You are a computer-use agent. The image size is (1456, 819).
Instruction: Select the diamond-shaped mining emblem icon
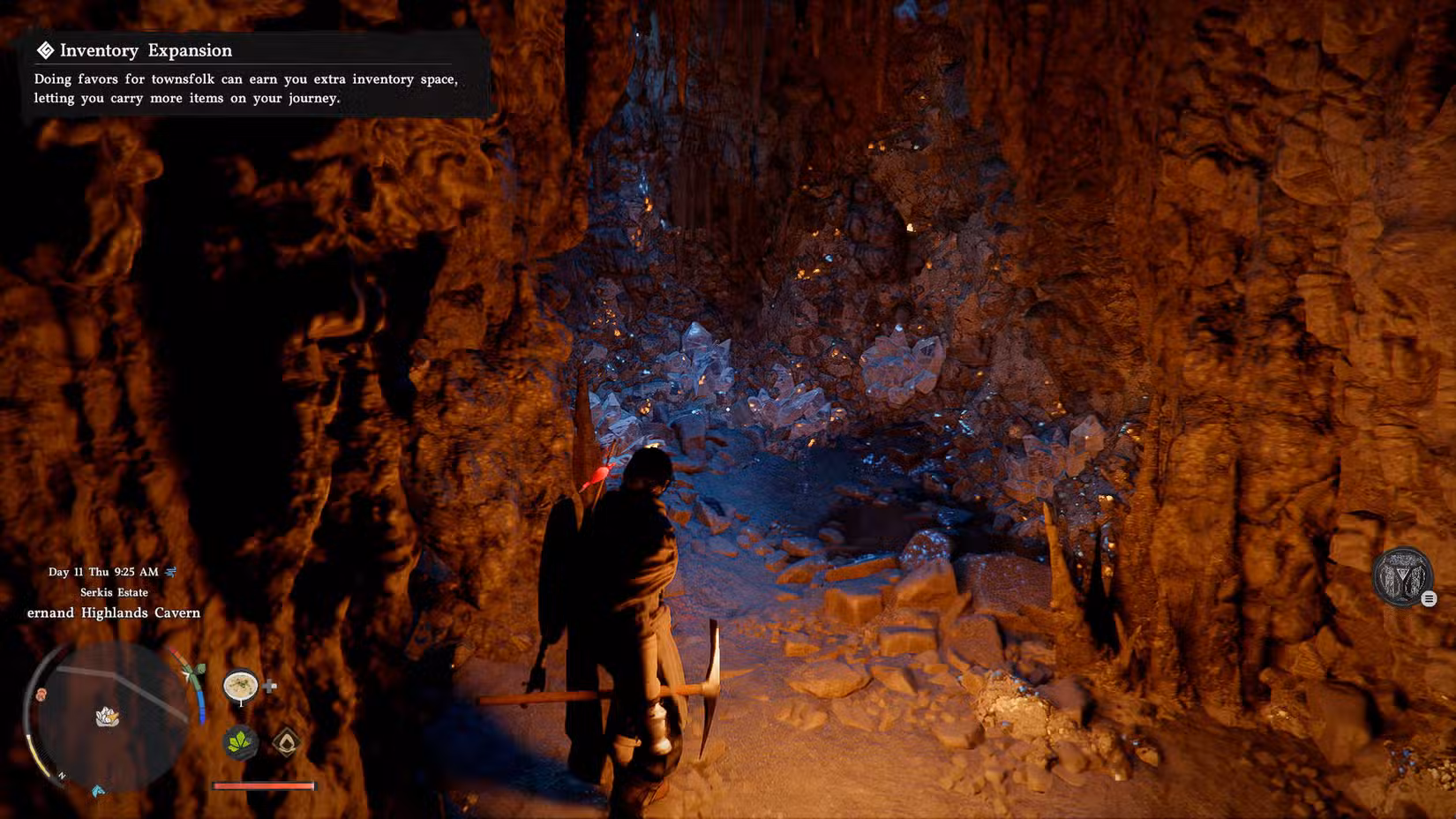tap(286, 742)
